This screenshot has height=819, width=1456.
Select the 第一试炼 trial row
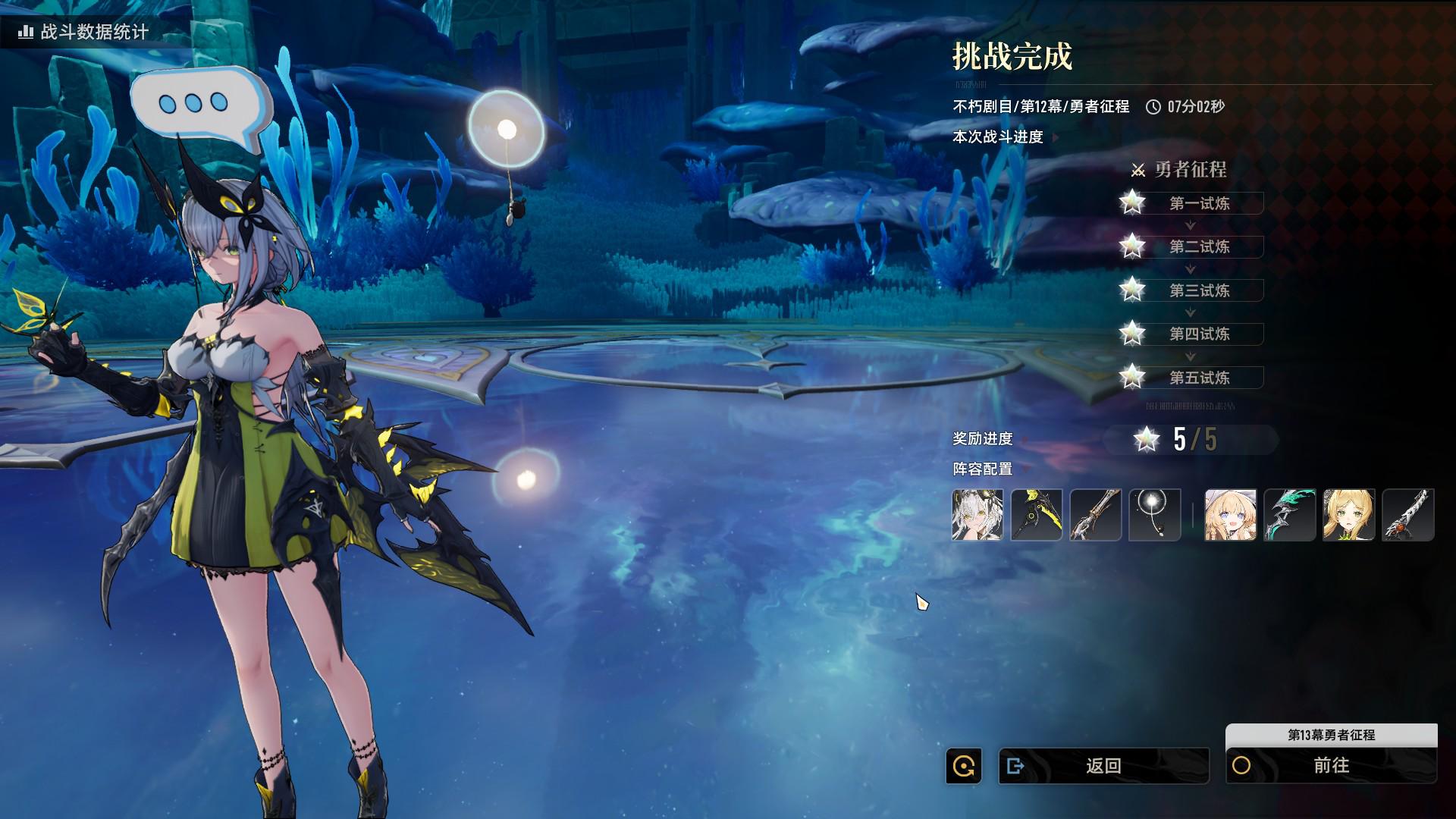(x=1198, y=203)
